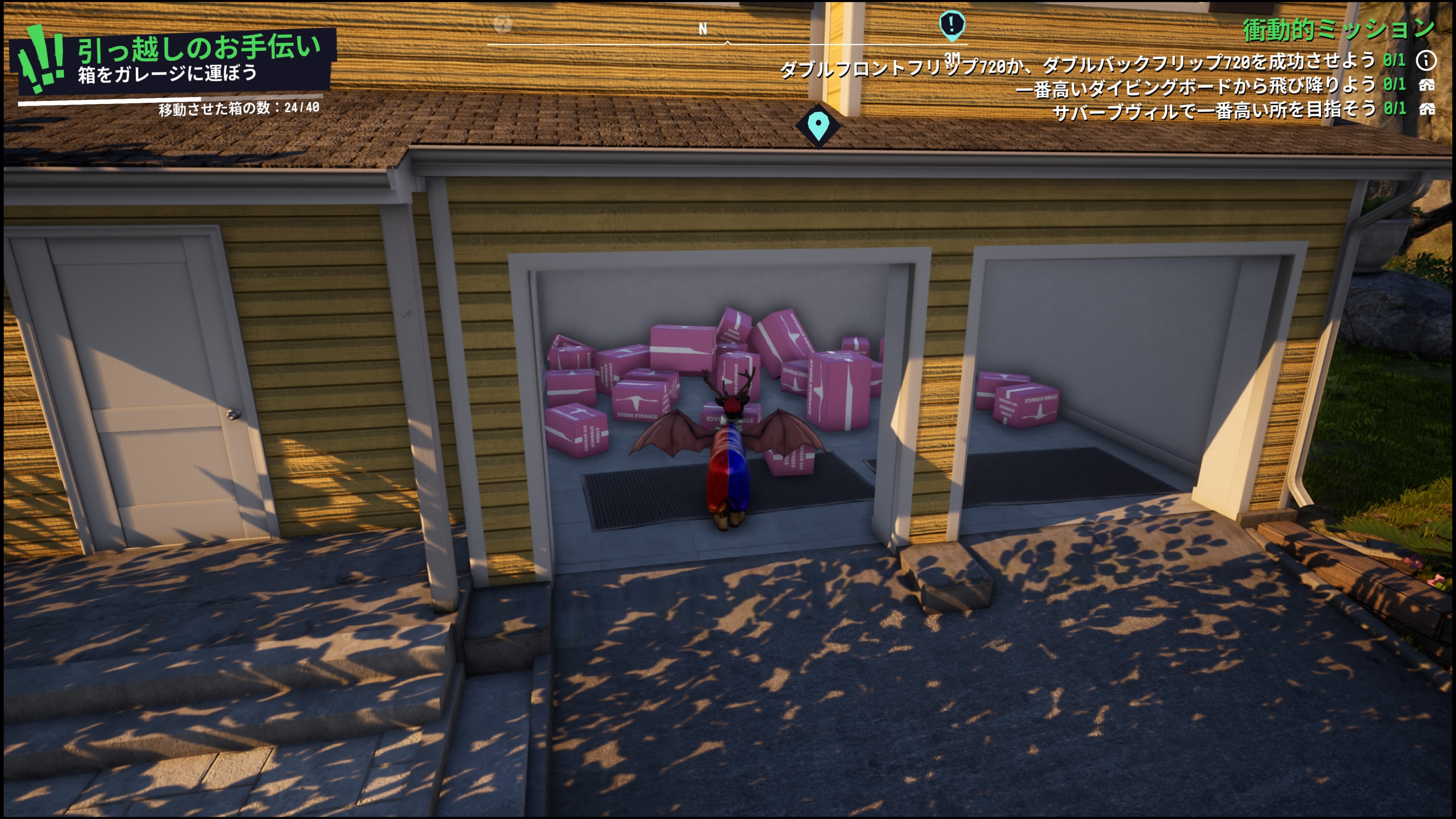The height and width of the screenshot is (819, 1456).
Task: Click the teal waypoint pin diamond marker
Action: click(x=818, y=126)
